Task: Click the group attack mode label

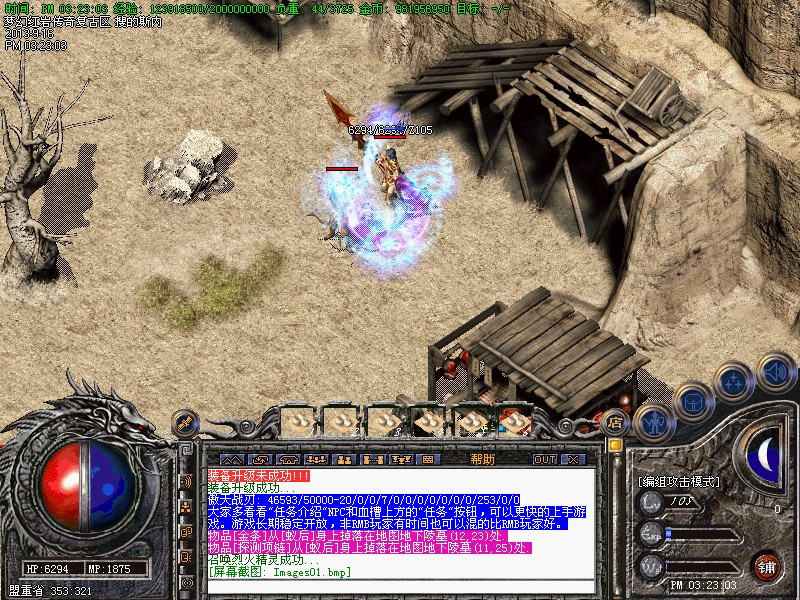Action: click(x=678, y=481)
